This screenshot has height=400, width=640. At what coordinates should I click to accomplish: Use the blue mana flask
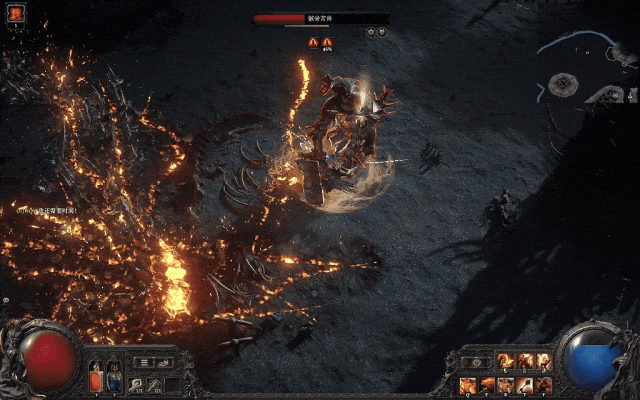pyautogui.click(x=113, y=380)
